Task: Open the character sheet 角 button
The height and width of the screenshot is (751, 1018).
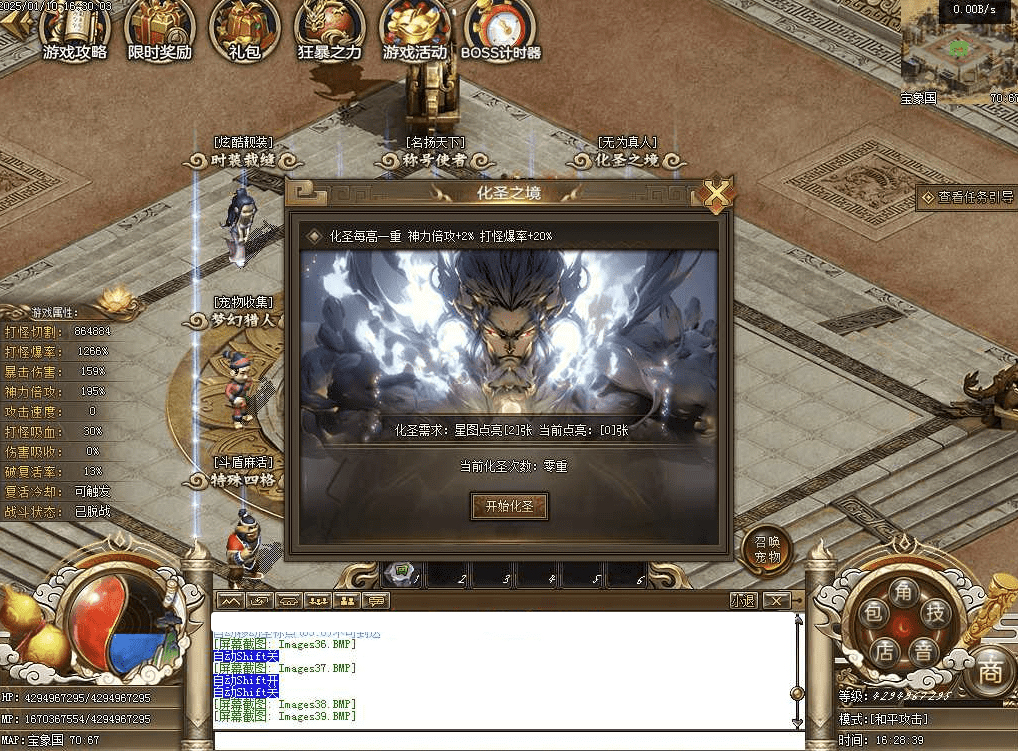Action: [x=905, y=591]
